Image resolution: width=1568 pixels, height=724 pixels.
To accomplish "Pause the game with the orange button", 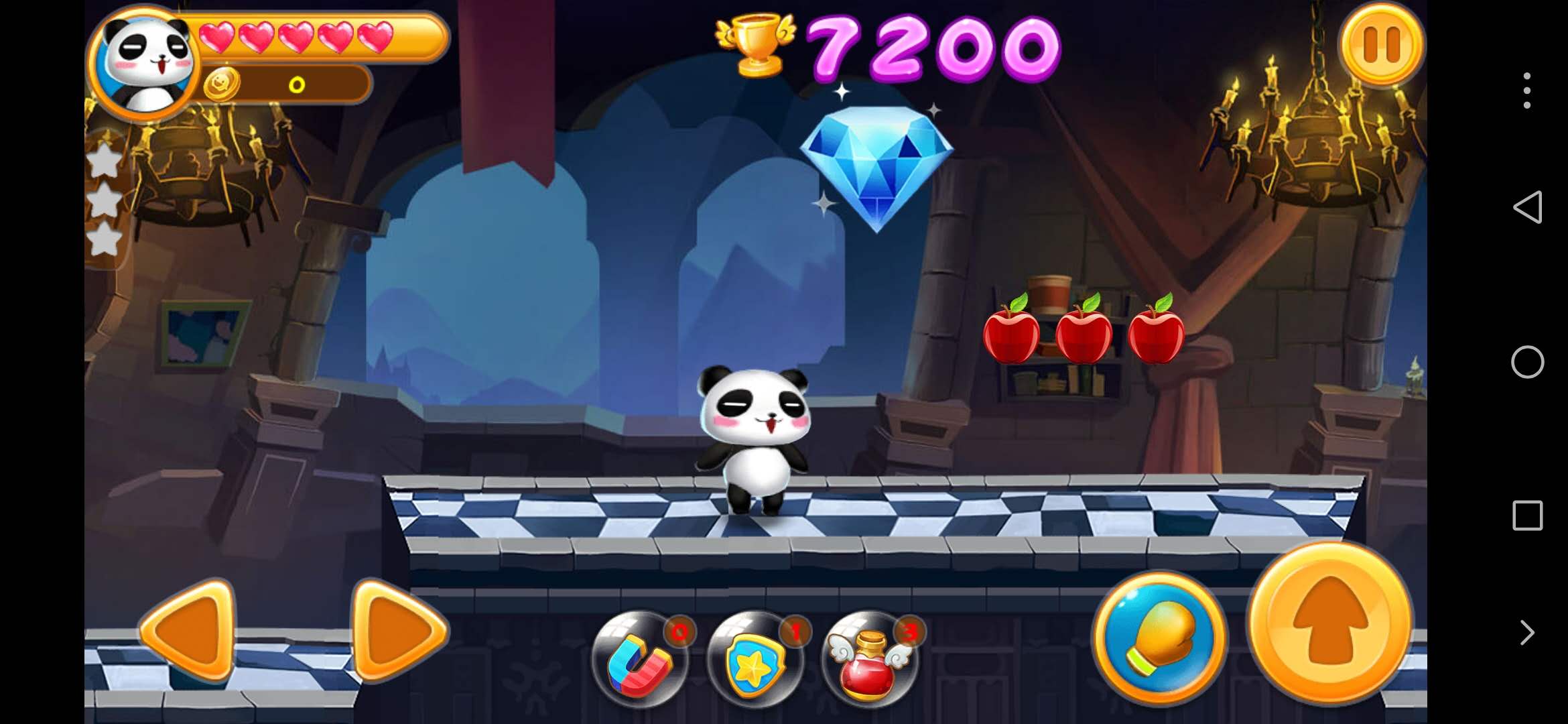I will click(1381, 44).
